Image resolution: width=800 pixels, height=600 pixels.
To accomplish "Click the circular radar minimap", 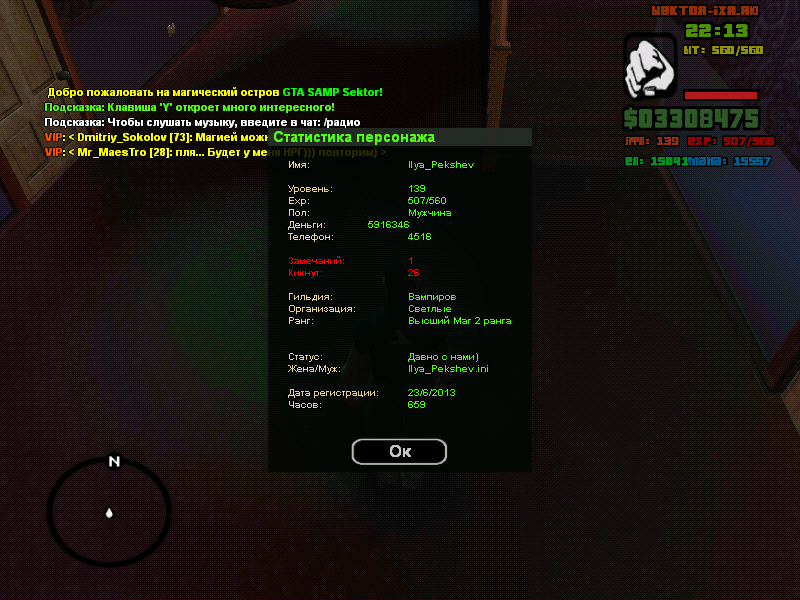I will [110, 513].
